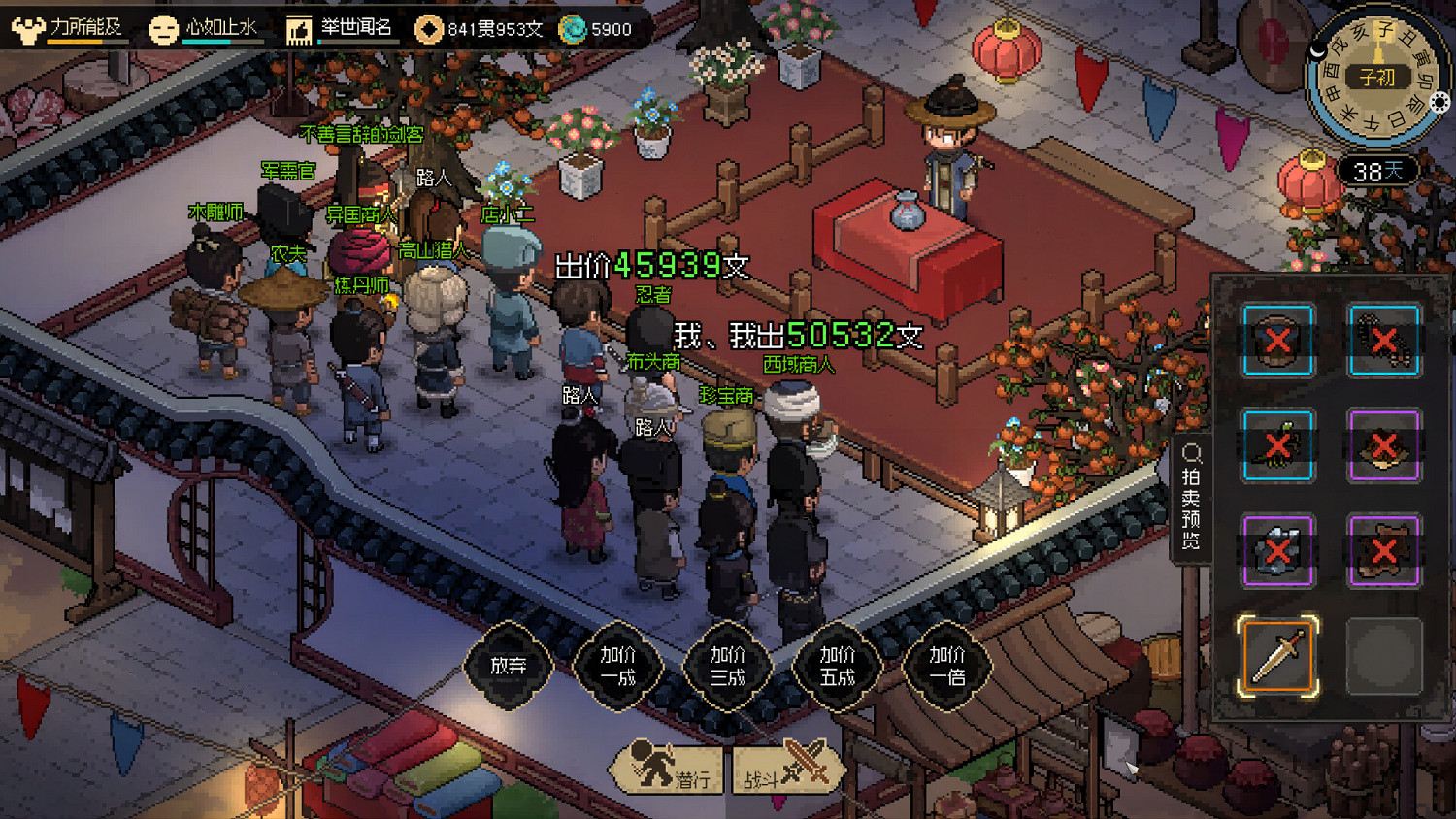Click 加价一成 to raise bid ten percent
The width and height of the screenshot is (1456, 819).
coord(620,670)
